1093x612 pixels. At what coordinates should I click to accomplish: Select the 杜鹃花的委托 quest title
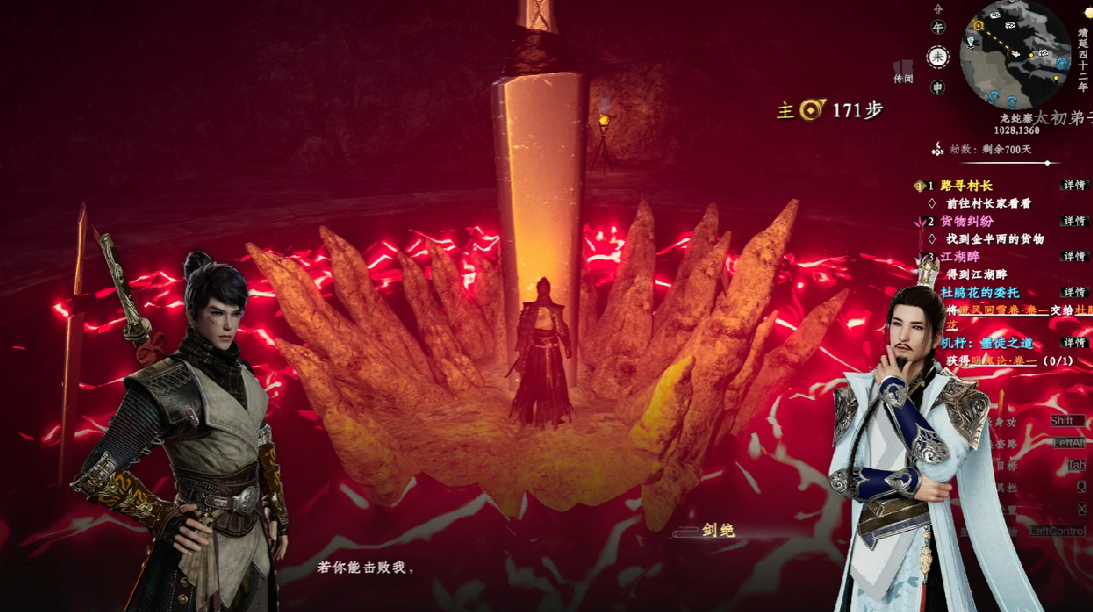pos(979,293)
